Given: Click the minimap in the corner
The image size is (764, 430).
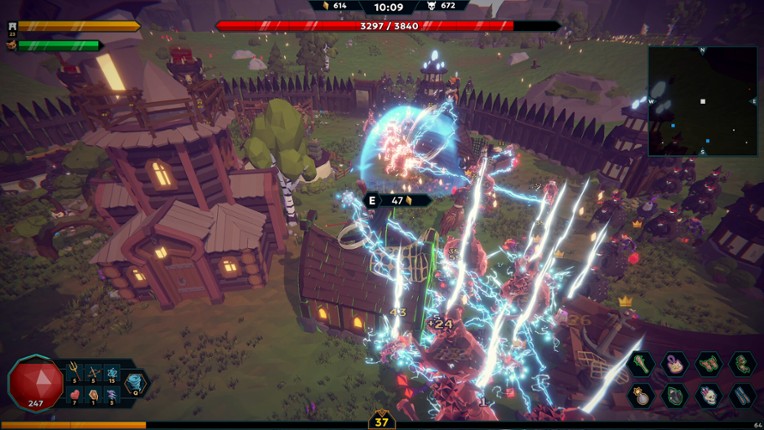Looking at the screenshot, I should pyautogui.click(x=702, y=100).
